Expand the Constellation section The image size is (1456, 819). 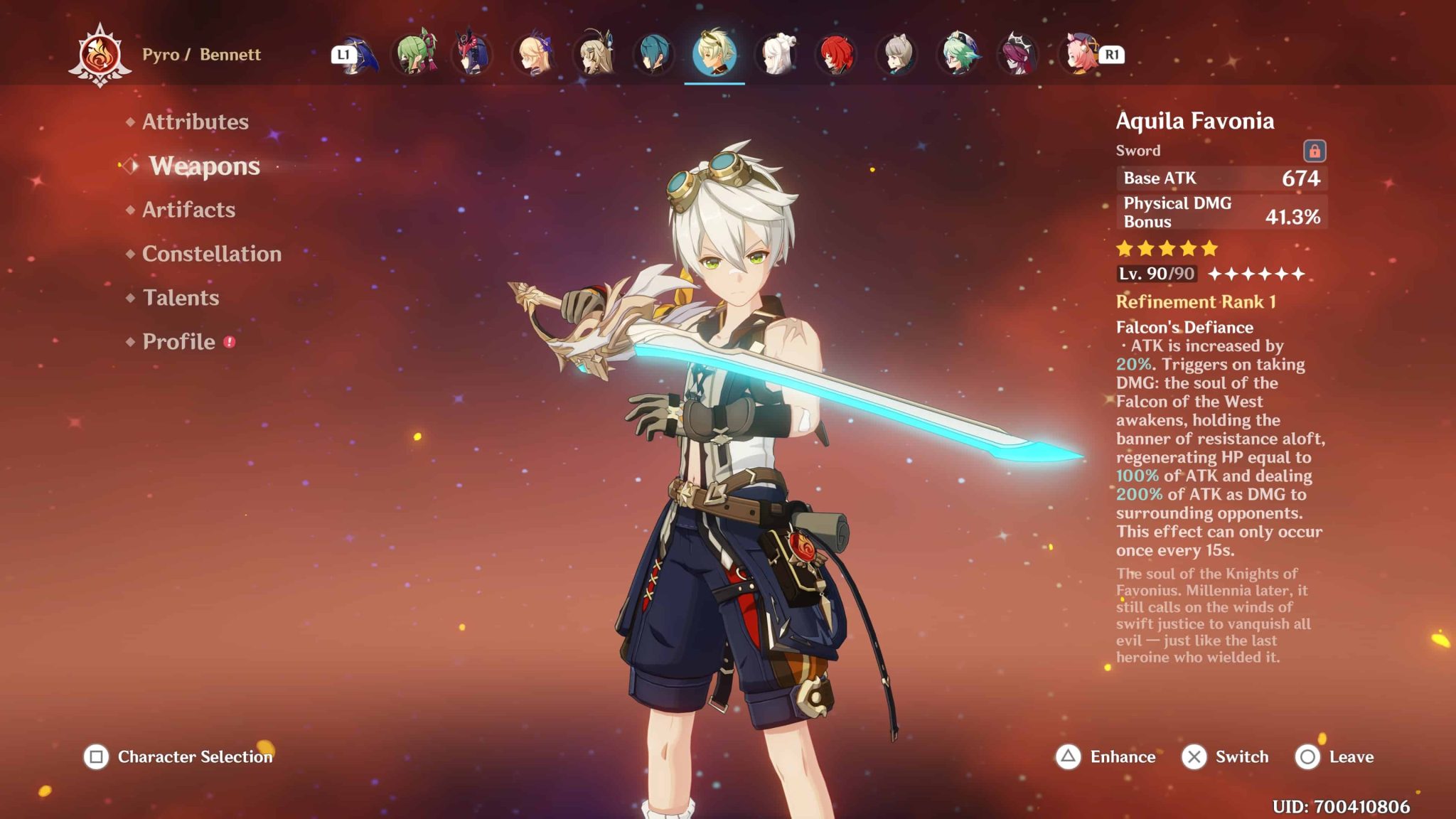click(x=210, y=254)
